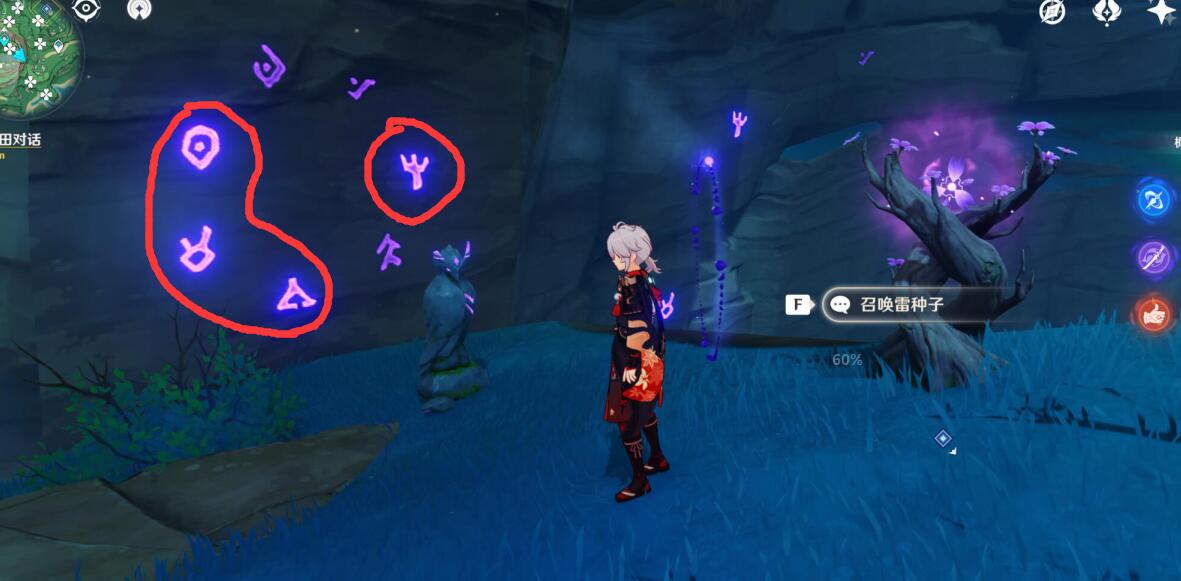Open the four-point star wish icon
The image size is (1181, 581).
click(1161, 11)
